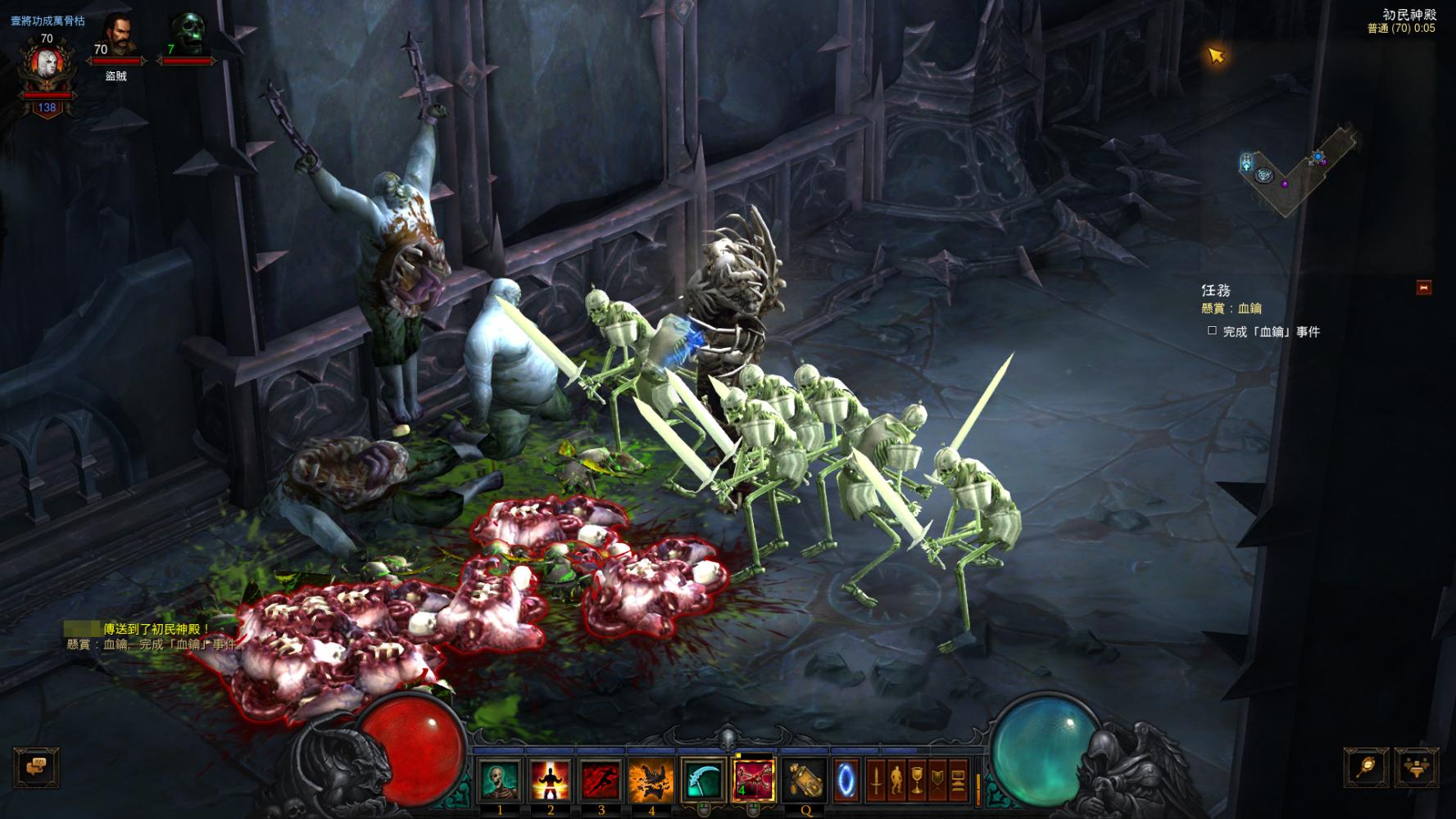1456x819 pixels.
Task: Collapse the quest tracker with the red button
Action: tap(1424, 287)
